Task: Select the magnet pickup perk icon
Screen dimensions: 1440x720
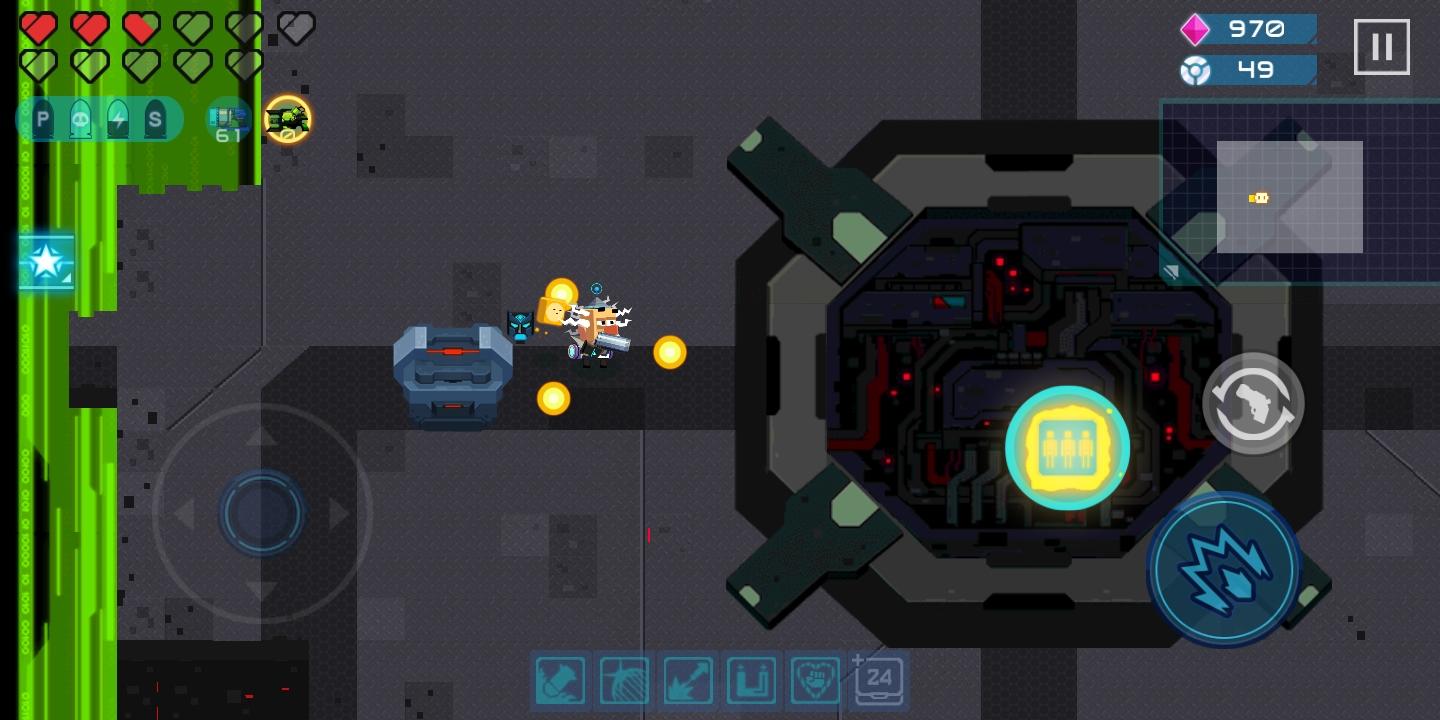Action: pos(752,680)
